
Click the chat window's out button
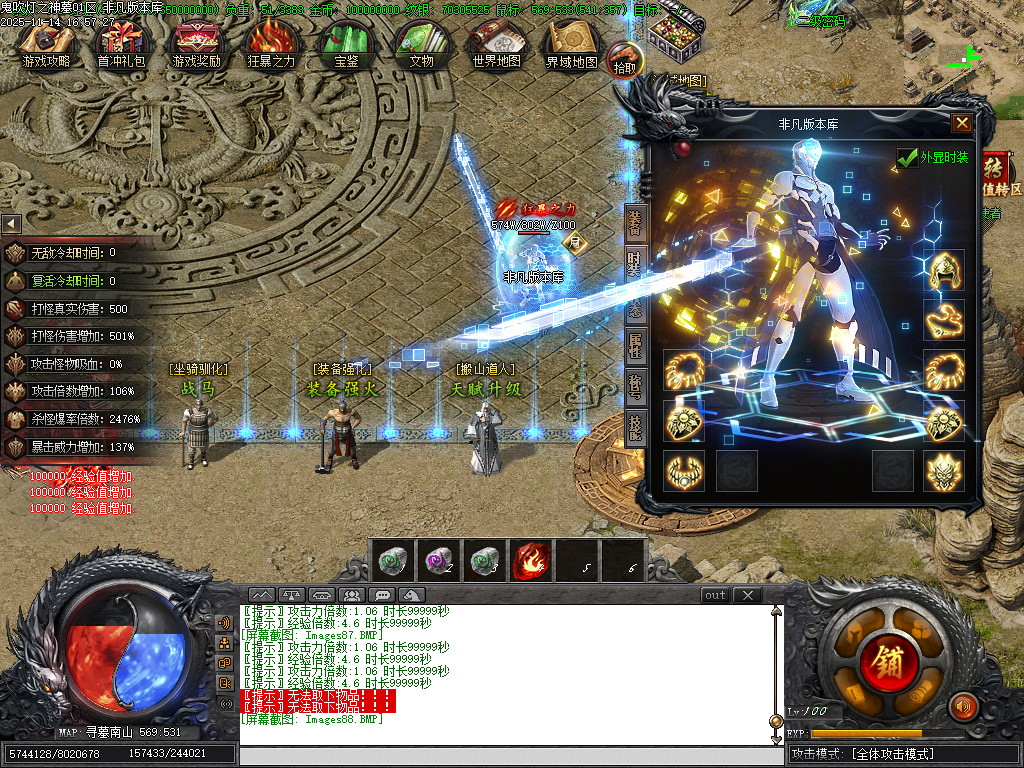tap(715, 595)
